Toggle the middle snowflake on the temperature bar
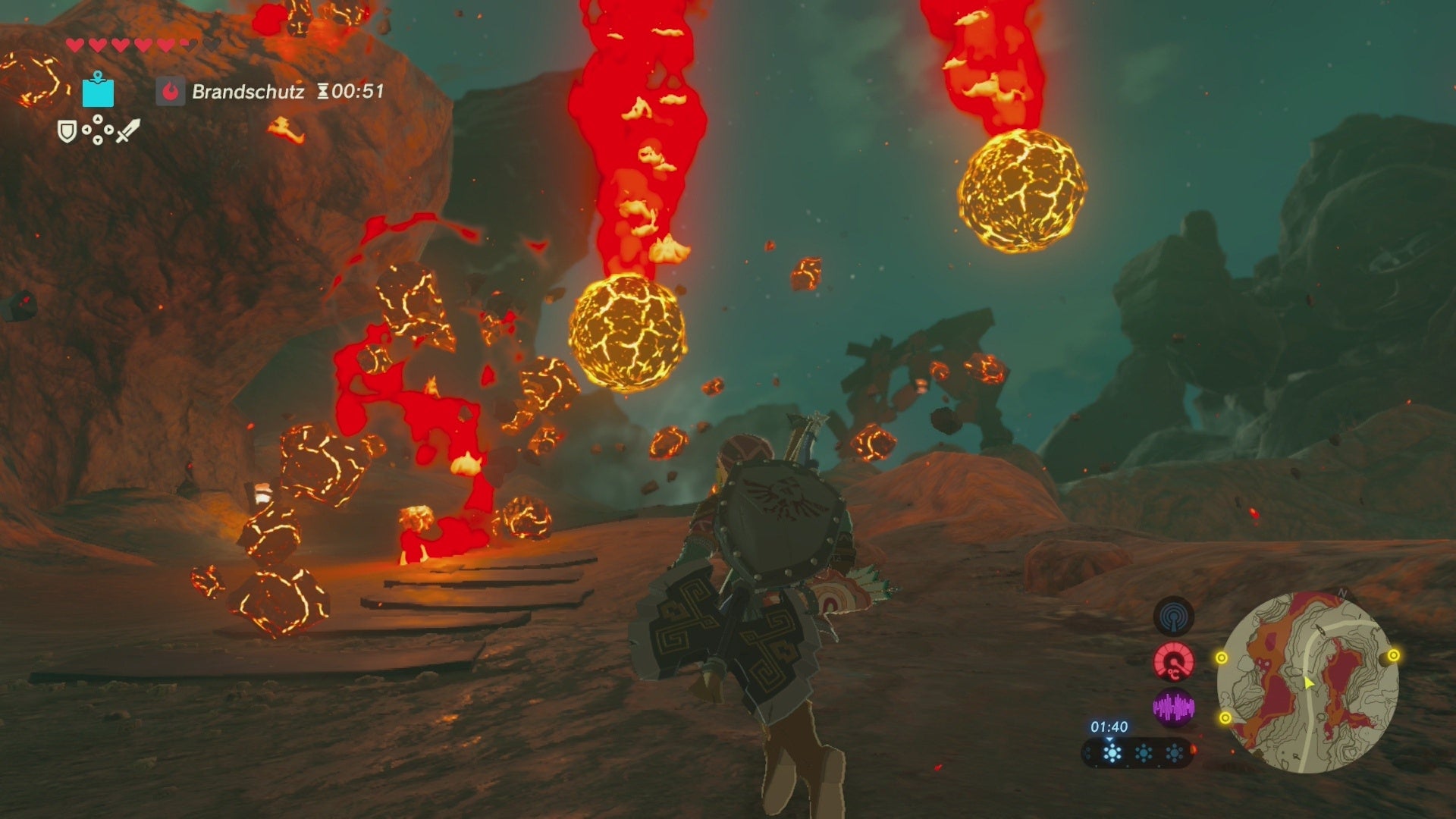Screen dimensions: 1456x819 coord(1144,753)
